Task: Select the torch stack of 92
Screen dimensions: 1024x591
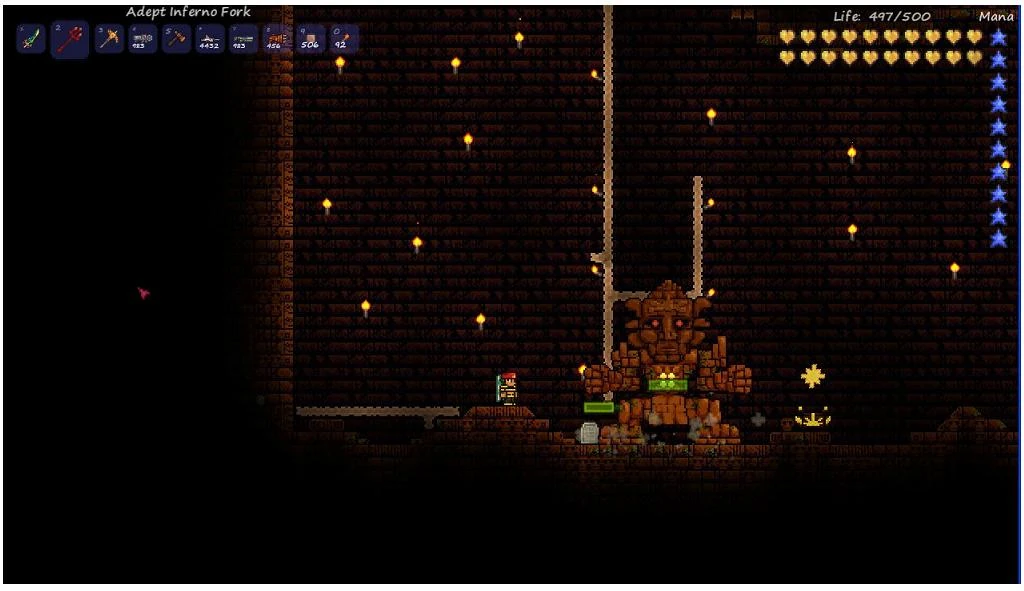Action: pyautogui.click(x=343, y=39)
